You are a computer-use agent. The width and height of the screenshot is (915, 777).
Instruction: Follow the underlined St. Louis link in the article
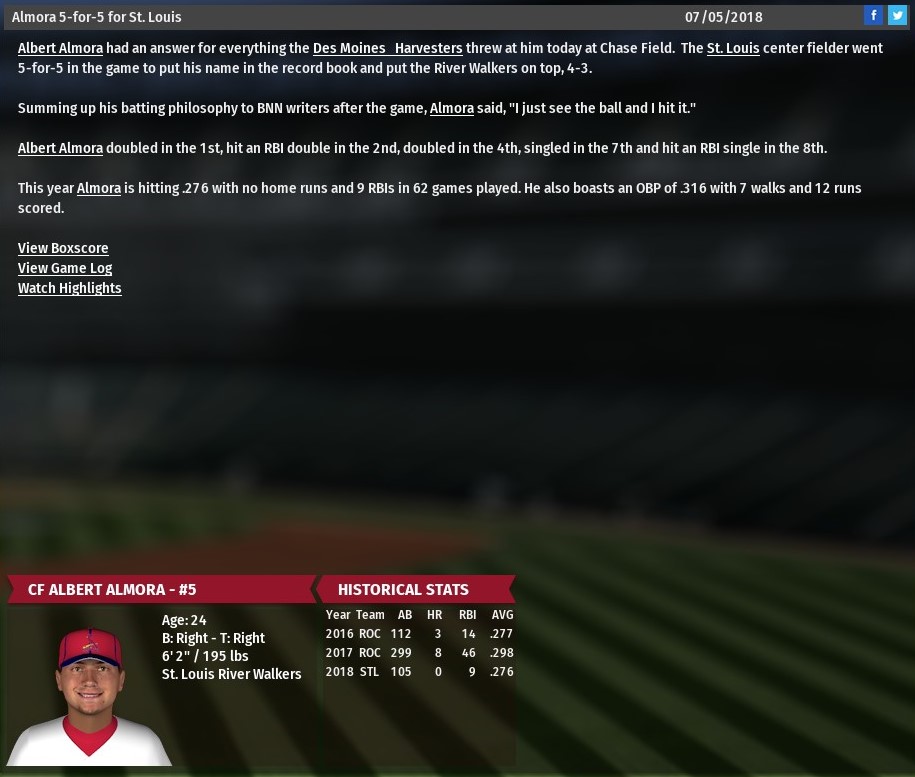[x=732, y=48]
